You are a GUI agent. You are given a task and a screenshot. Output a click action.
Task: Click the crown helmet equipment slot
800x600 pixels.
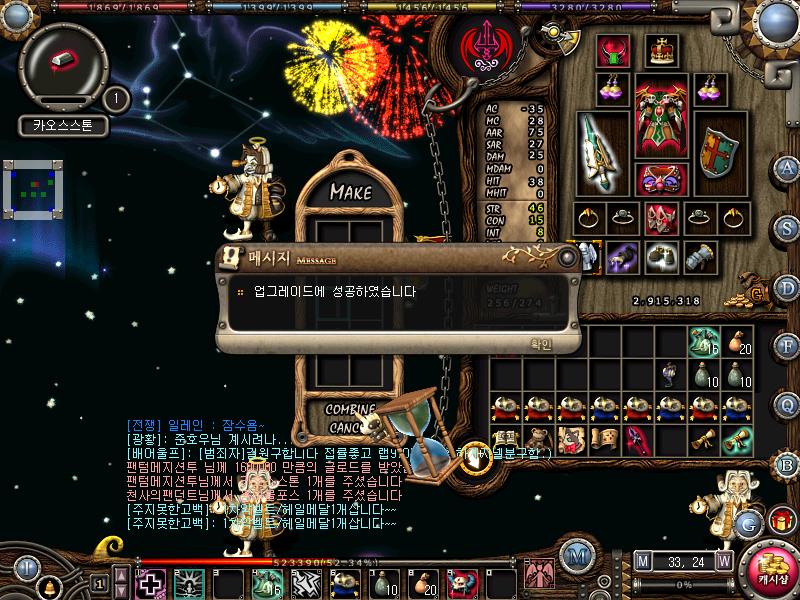tap(659, 50)
